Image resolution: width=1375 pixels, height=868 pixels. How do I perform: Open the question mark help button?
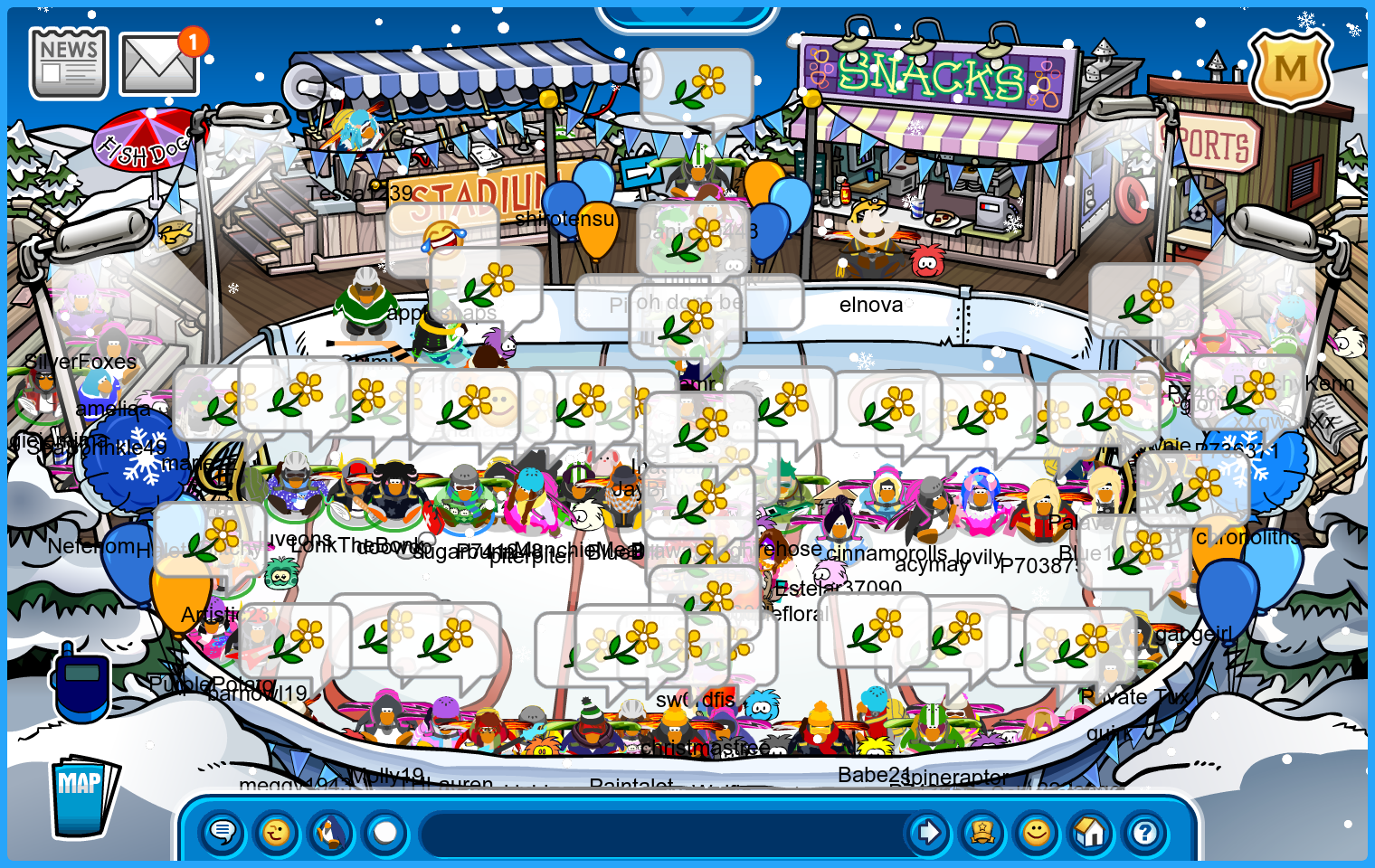pyautogui.click(x=1145, y=832)
